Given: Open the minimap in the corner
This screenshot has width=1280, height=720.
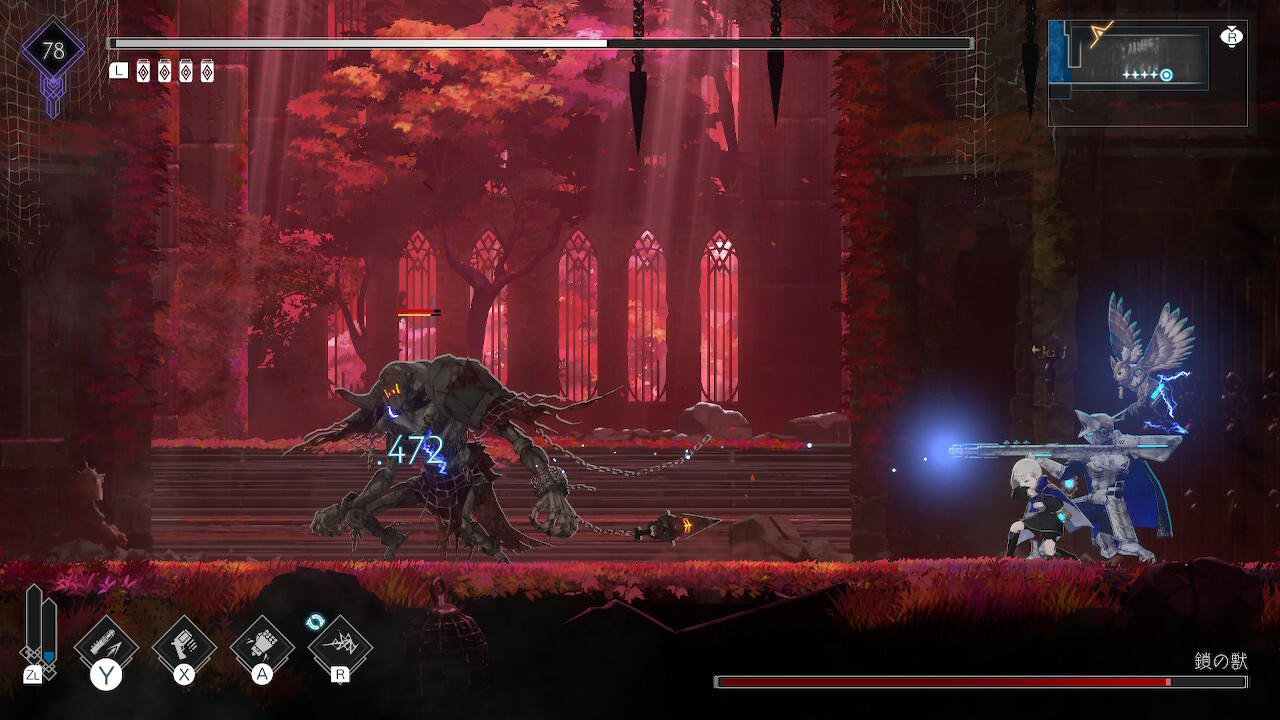Looking at the screenshot, I should tap(1147, 73).
